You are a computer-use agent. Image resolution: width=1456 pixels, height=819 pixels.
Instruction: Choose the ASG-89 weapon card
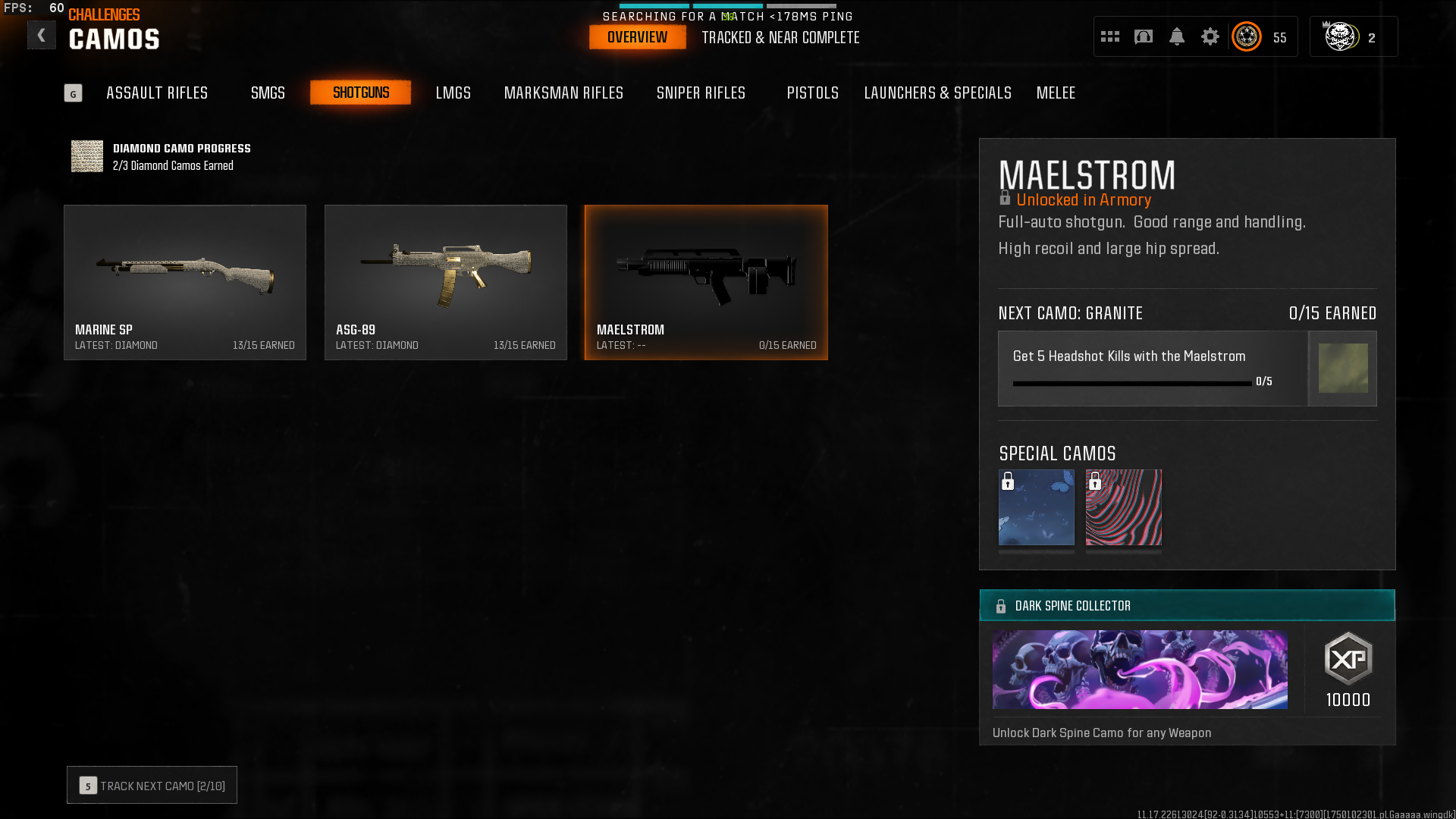point(446,282)
